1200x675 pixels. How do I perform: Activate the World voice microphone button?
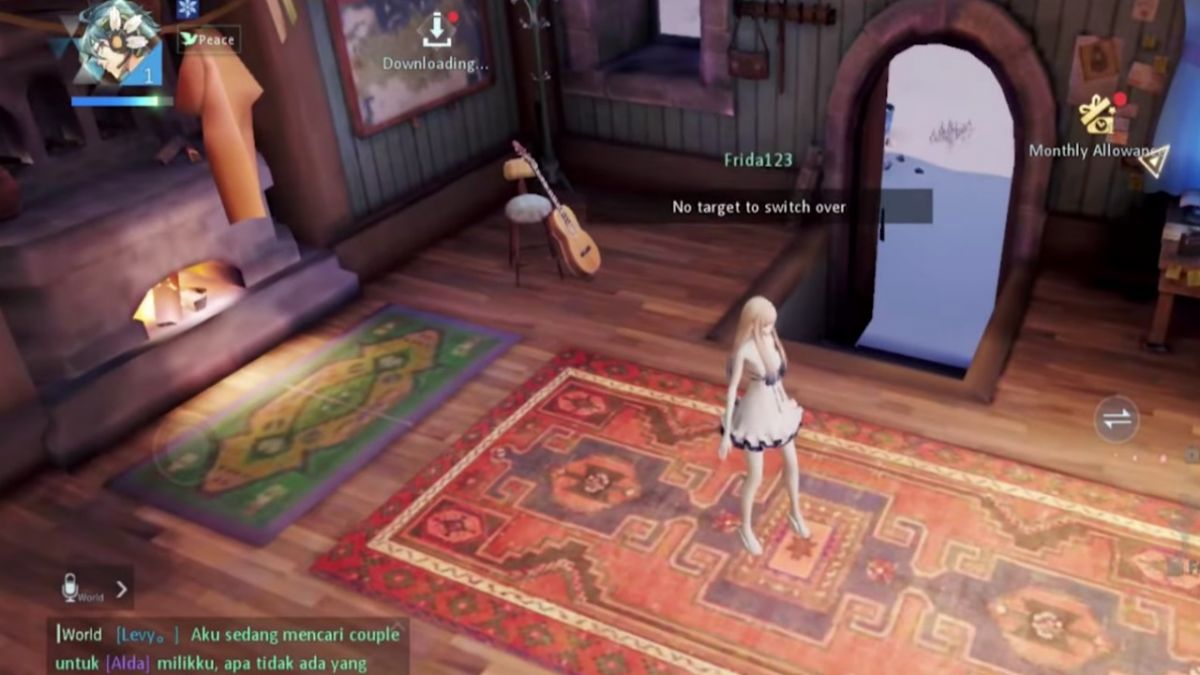[x=70, y=589]
